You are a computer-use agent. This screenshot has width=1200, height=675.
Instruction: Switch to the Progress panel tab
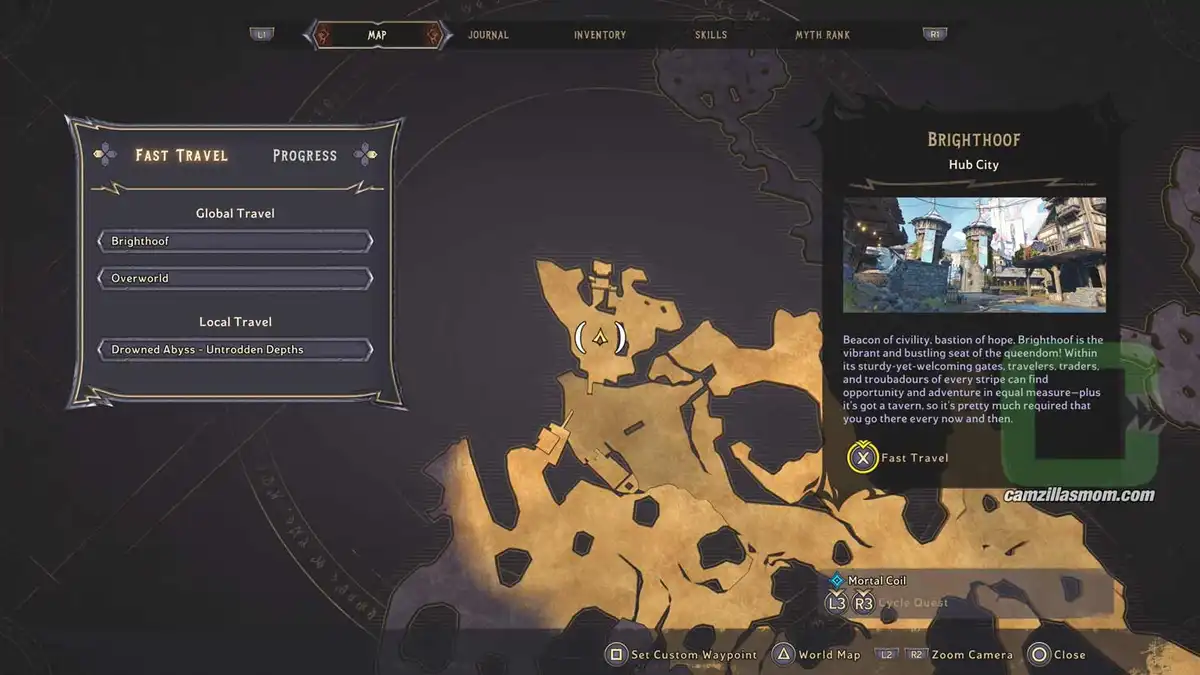[x=305, y=155]
